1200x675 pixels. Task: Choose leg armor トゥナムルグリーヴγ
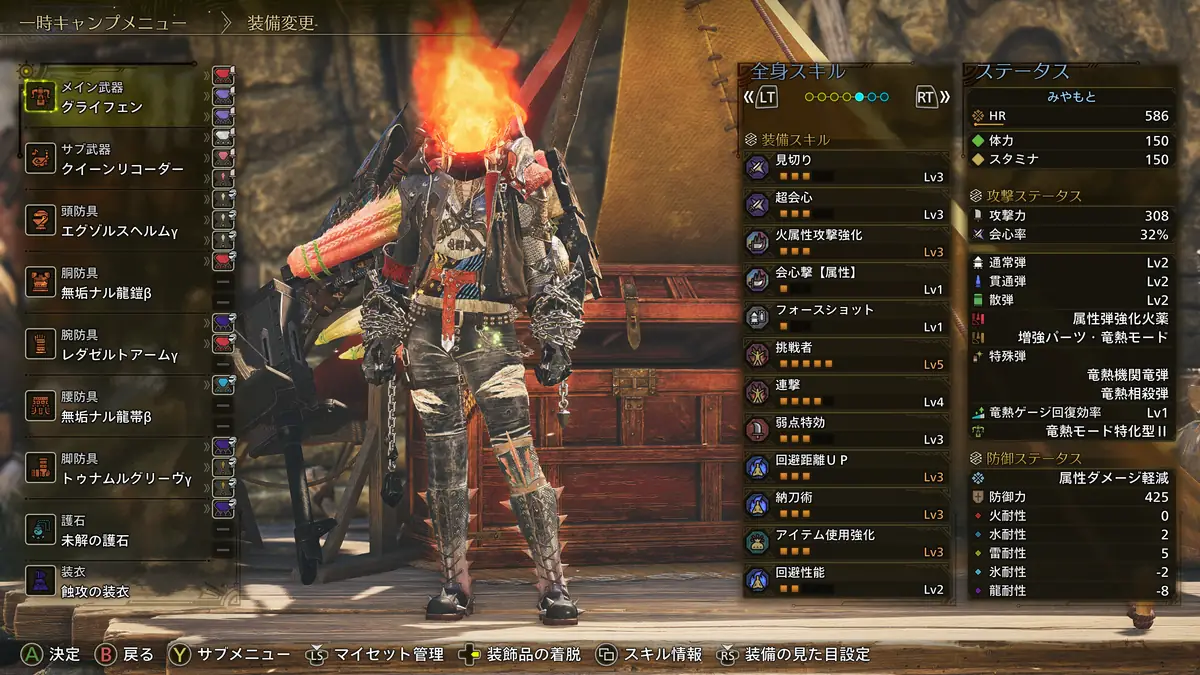tap(110, 470)
